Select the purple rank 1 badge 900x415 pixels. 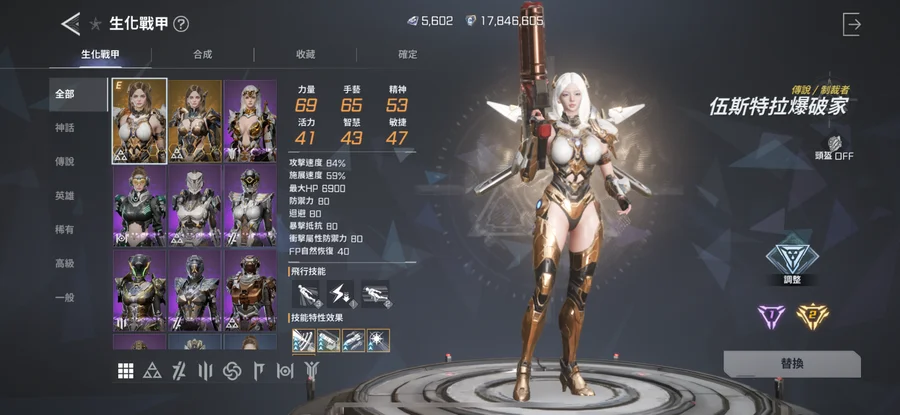pos(771,317)
